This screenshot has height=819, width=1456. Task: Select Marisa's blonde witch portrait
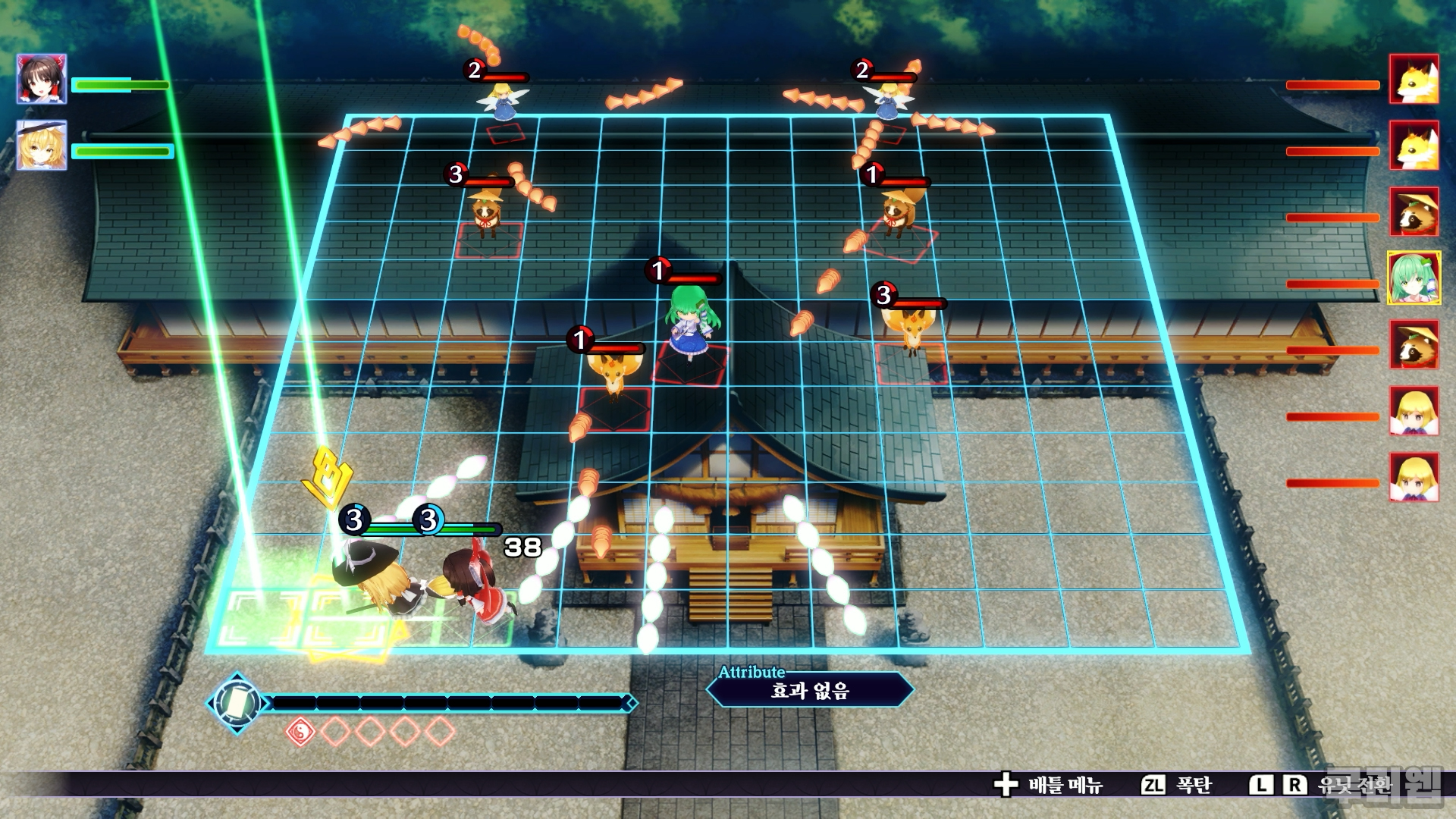tap(42, 145)
